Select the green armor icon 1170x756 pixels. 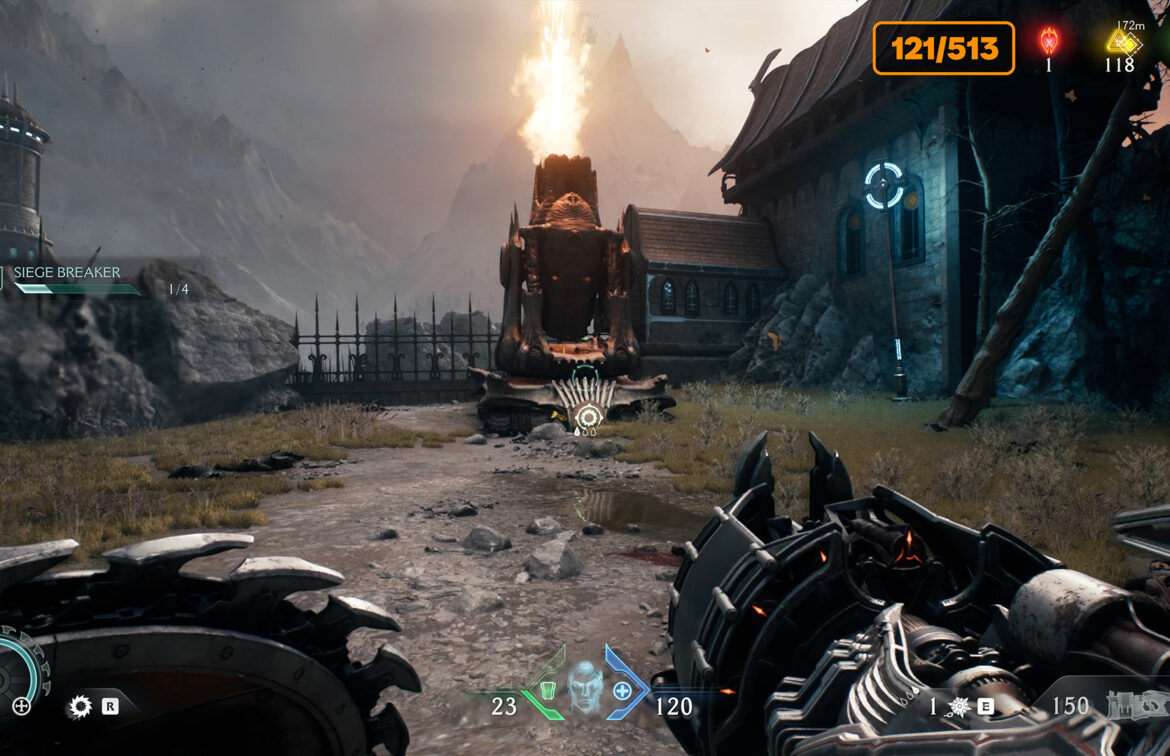[547, 690]
